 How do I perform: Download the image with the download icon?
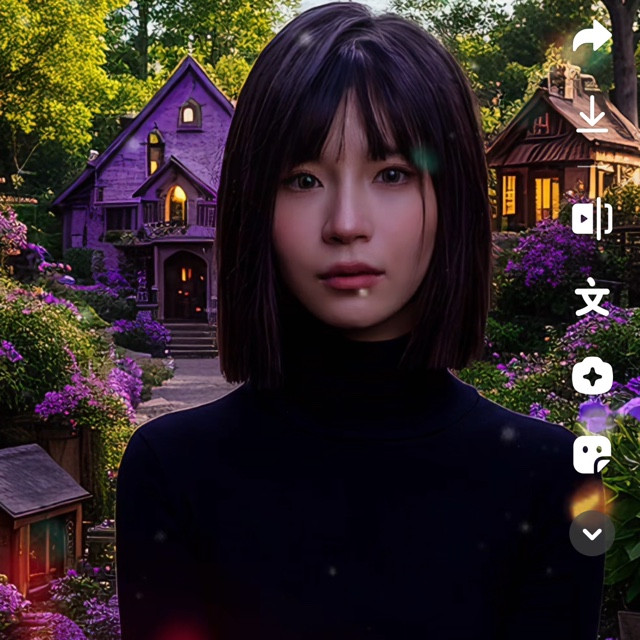click(592, 115)
